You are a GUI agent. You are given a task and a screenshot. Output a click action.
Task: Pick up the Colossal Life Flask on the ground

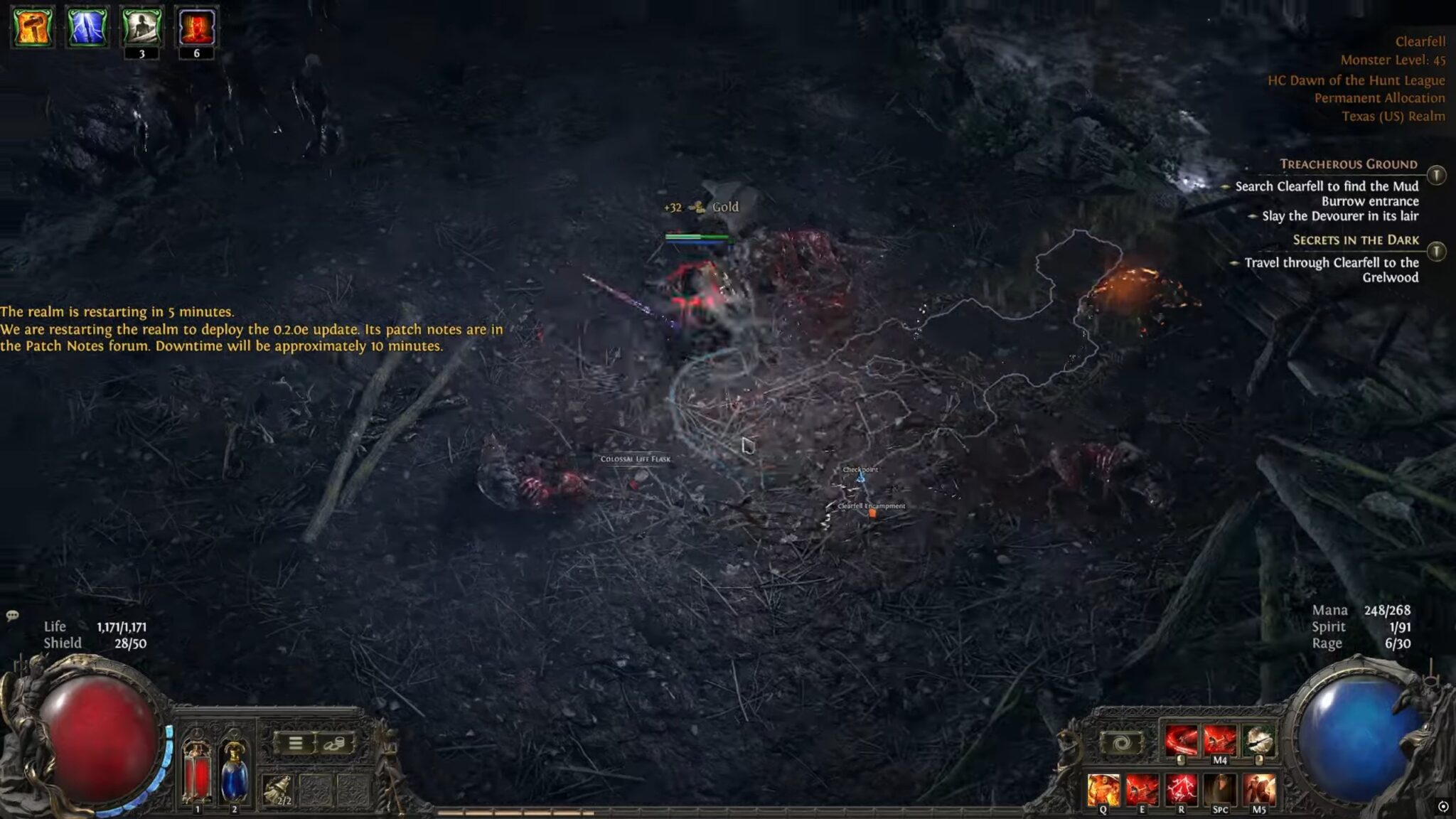pos(636,459)
